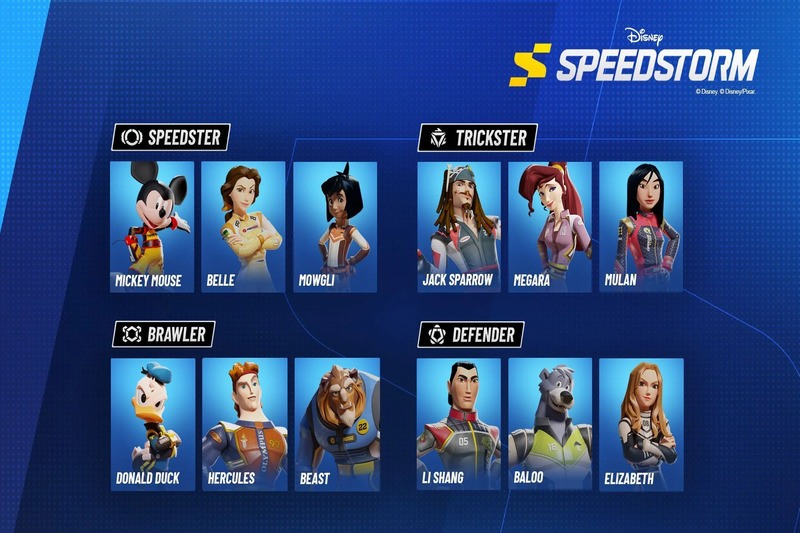Viewport: 800px width, 533px height.
Task: Choose Baloo from the Defender row
Action: 549,424
